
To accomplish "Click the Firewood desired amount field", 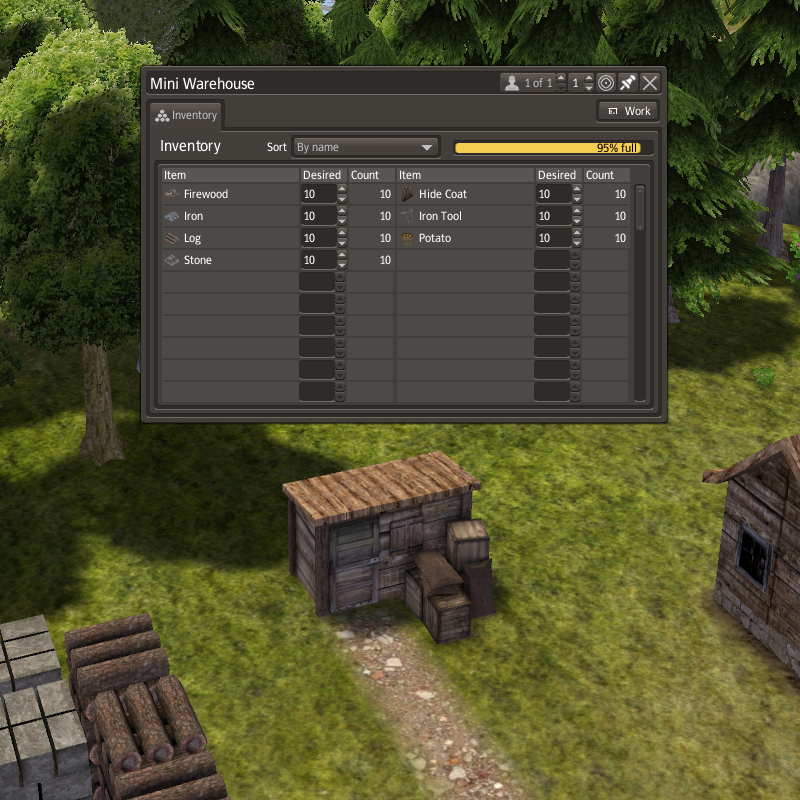I will coord(318,194).
